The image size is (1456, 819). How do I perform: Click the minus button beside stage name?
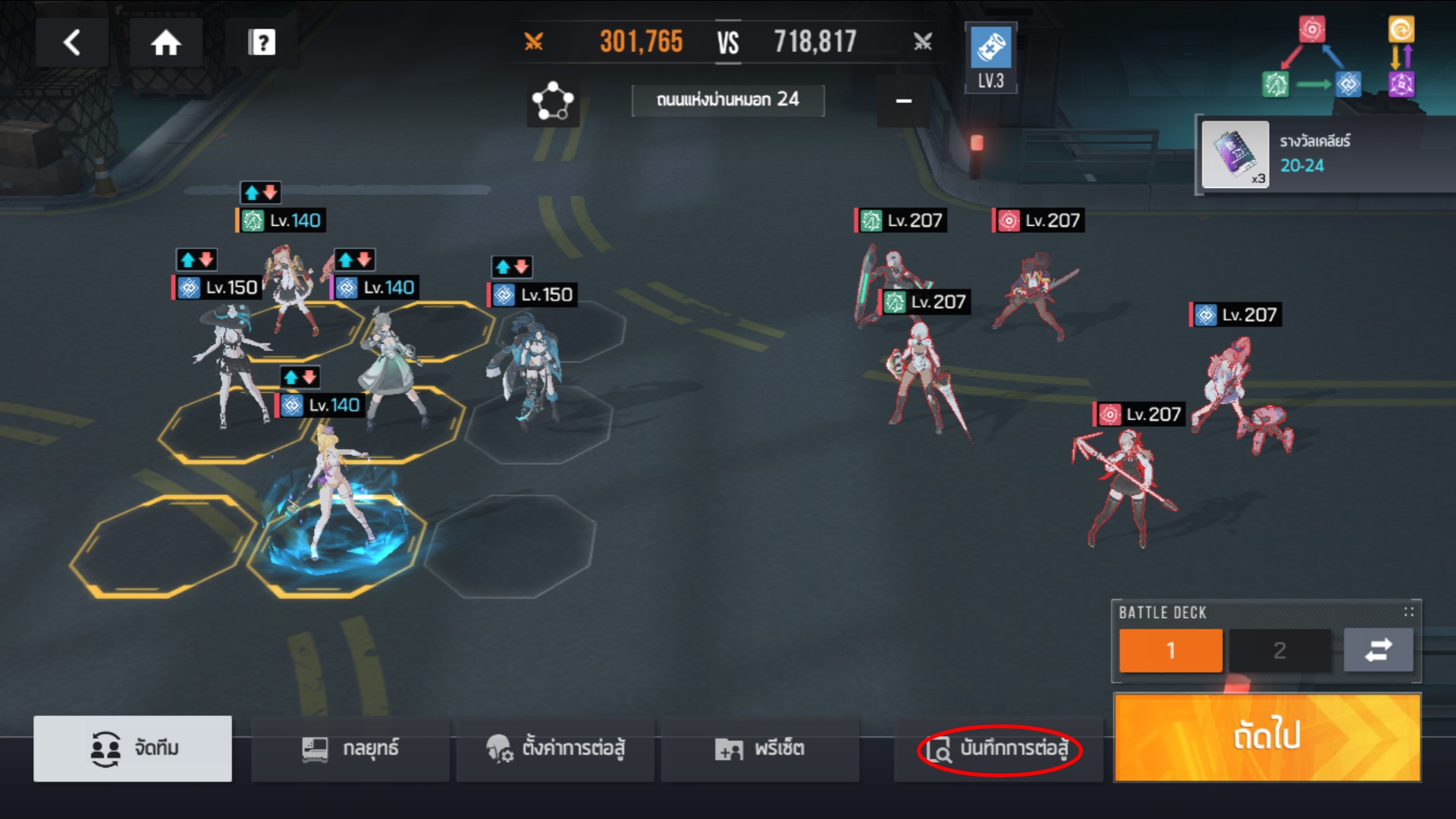click(903, 101)
